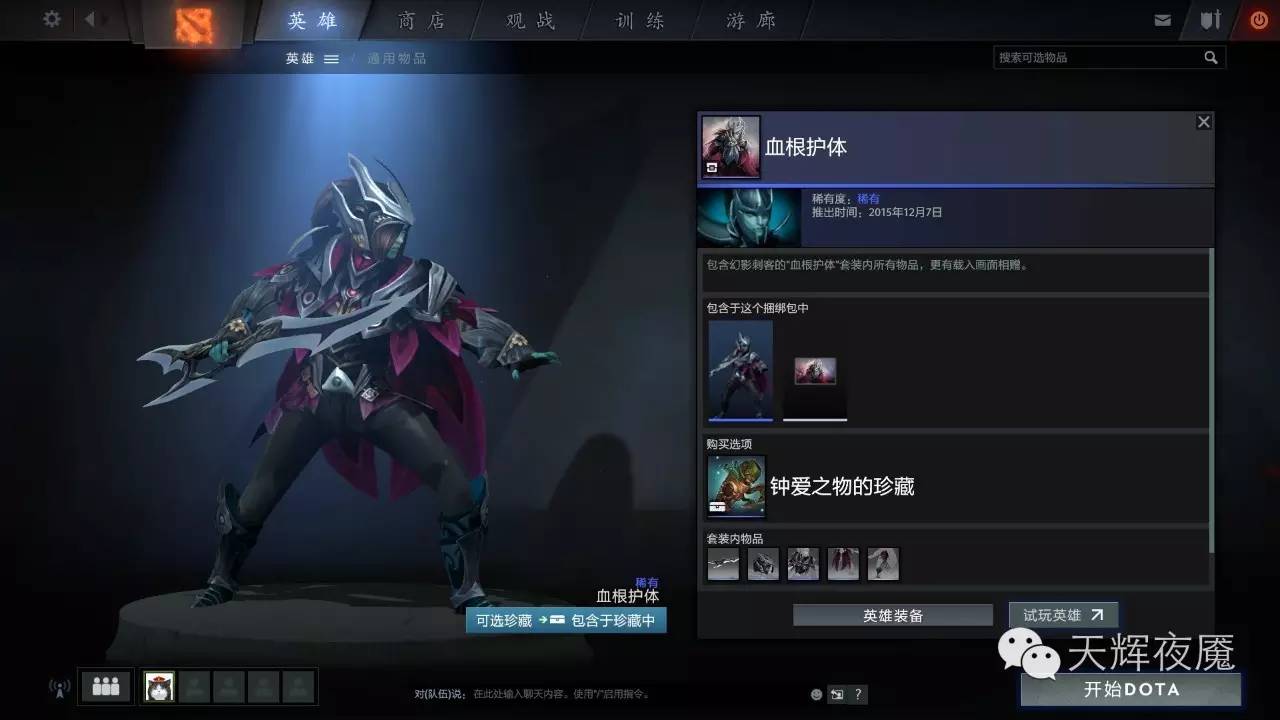Expand 通用物品 item filter

coord(398,57)
